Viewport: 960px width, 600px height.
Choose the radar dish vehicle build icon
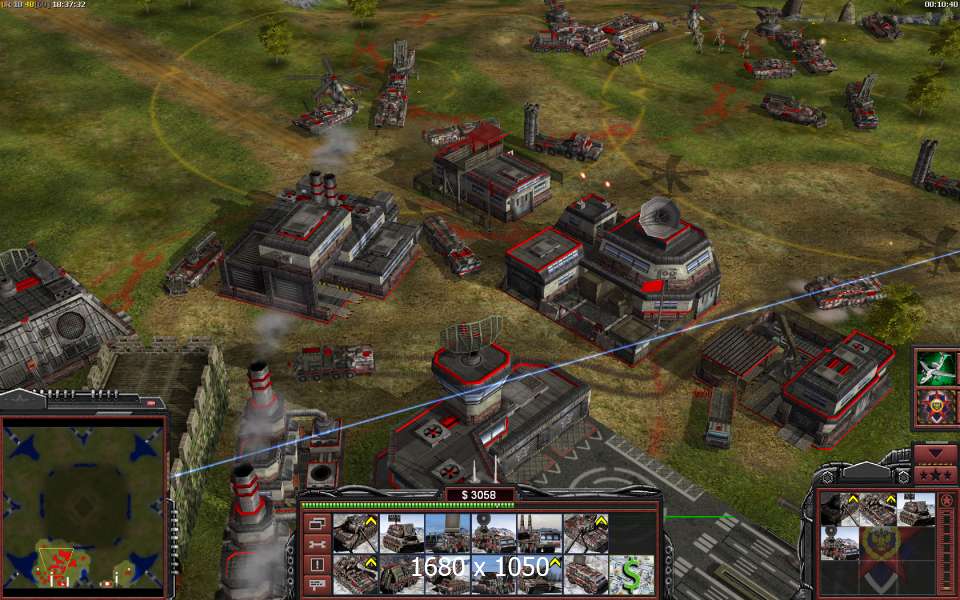point(494,532)
